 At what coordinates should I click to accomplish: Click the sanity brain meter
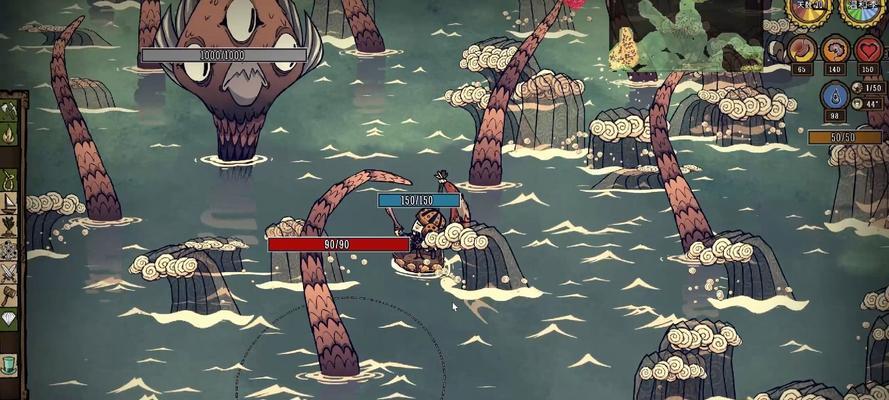835,48
